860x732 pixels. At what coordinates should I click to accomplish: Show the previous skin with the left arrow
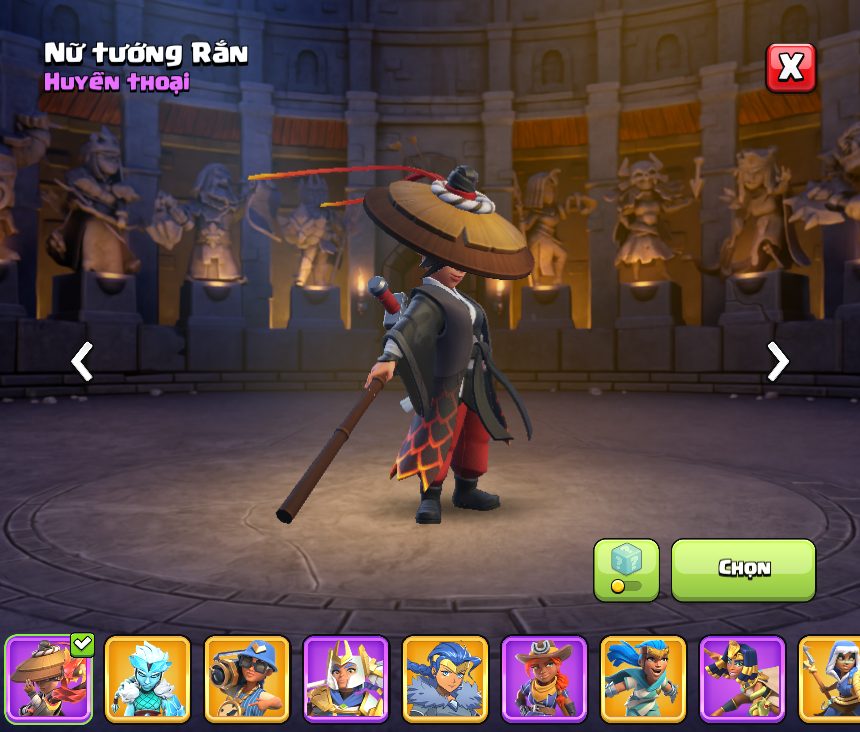coord(82,361)
